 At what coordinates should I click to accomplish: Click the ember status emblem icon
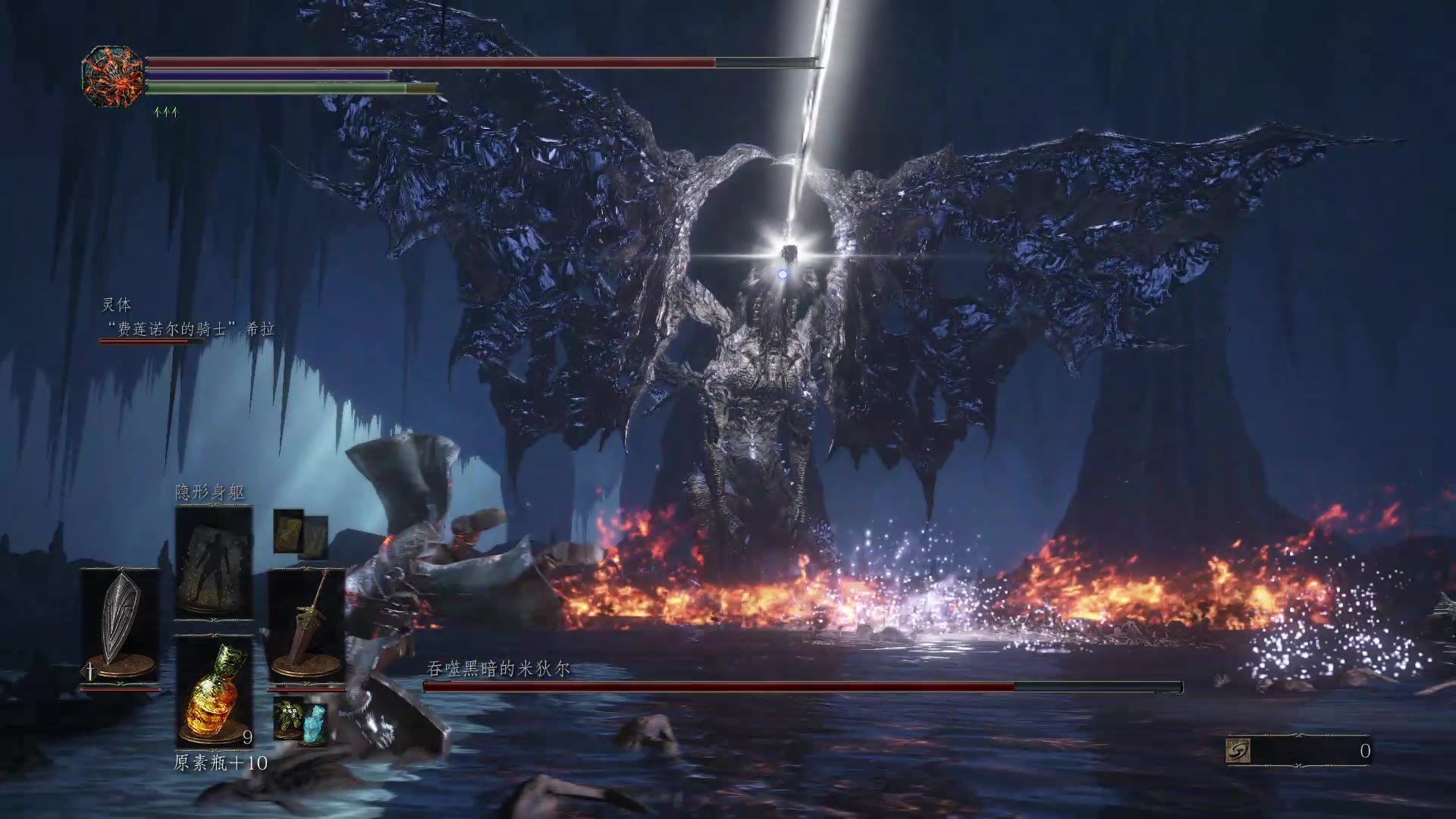[x=113, y=75]
